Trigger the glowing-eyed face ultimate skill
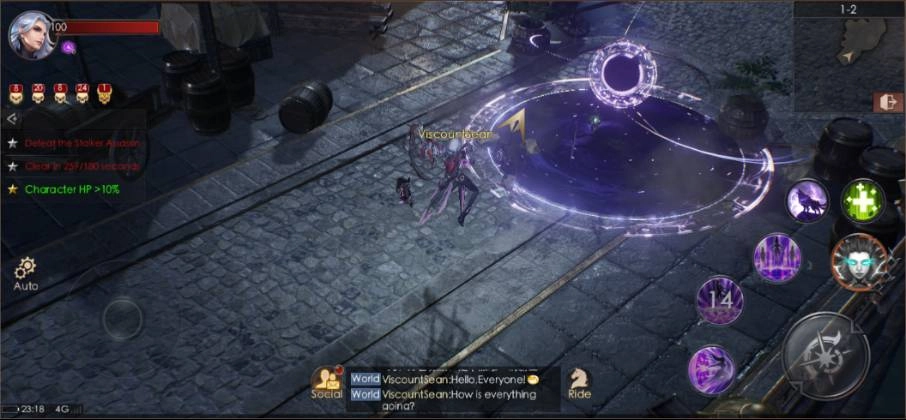The height and width of the screenshot is (420, 906). 858,261
